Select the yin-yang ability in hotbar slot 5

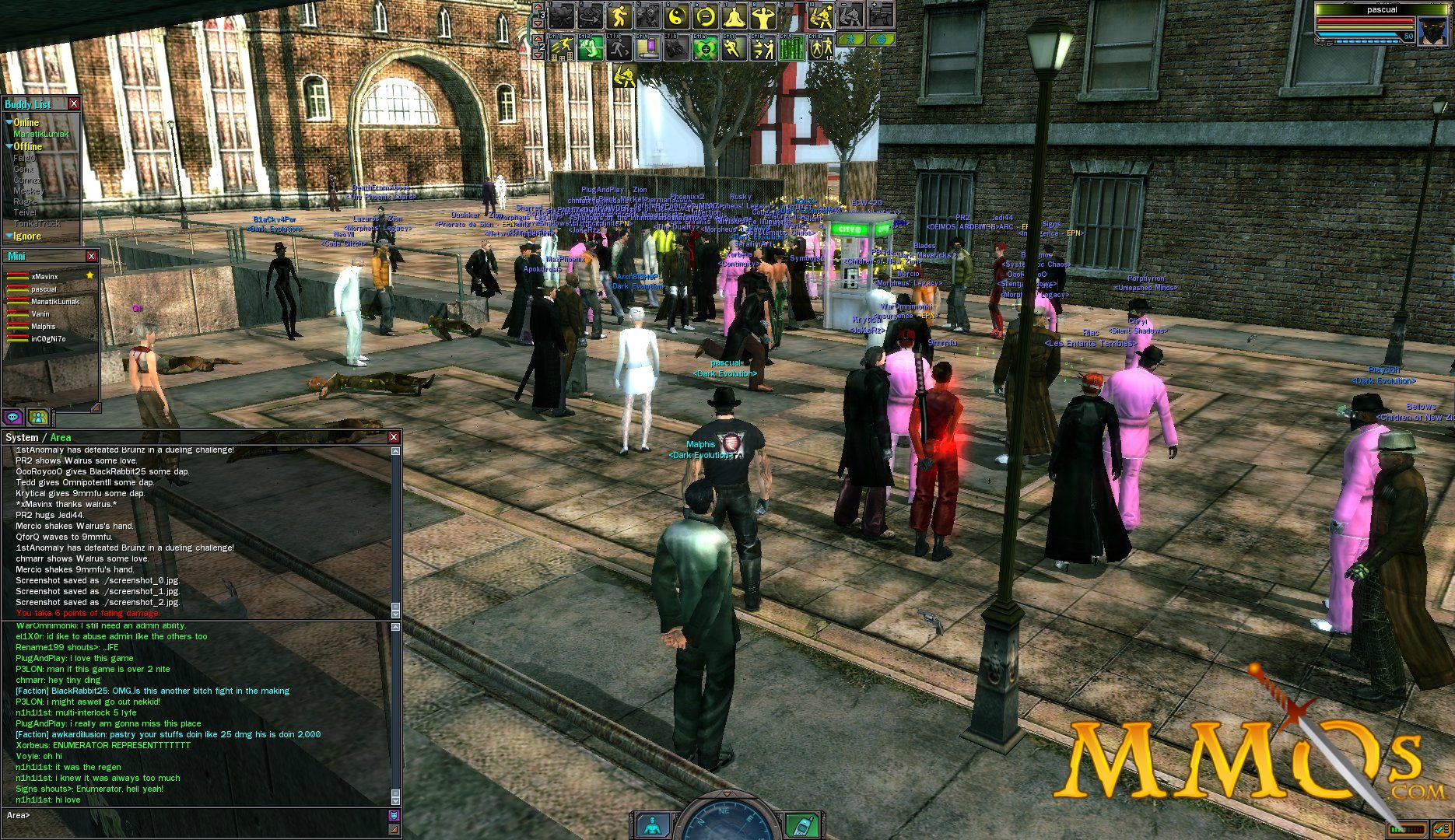(x=675, y=18)
